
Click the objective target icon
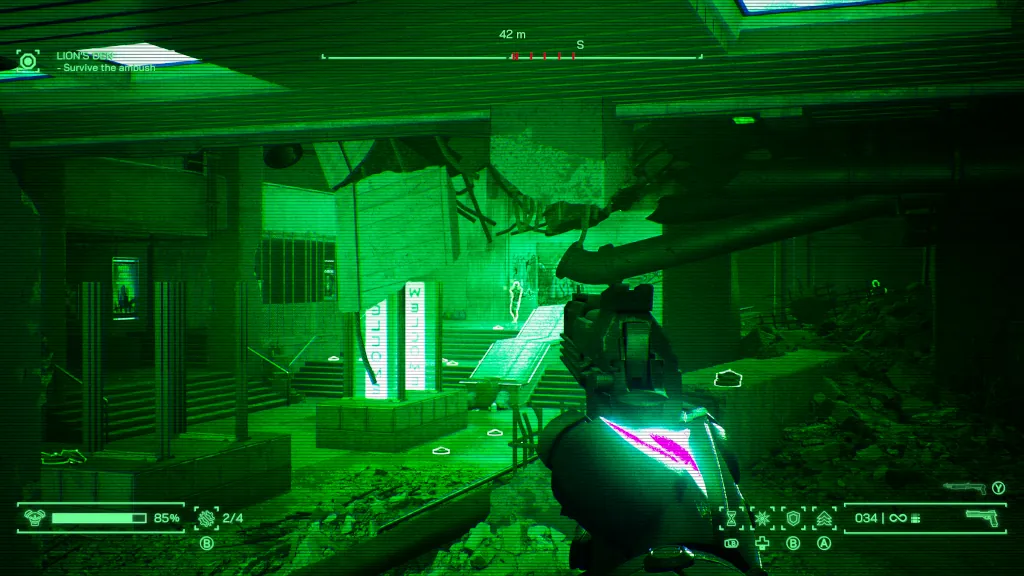click(x=27, y=62)
